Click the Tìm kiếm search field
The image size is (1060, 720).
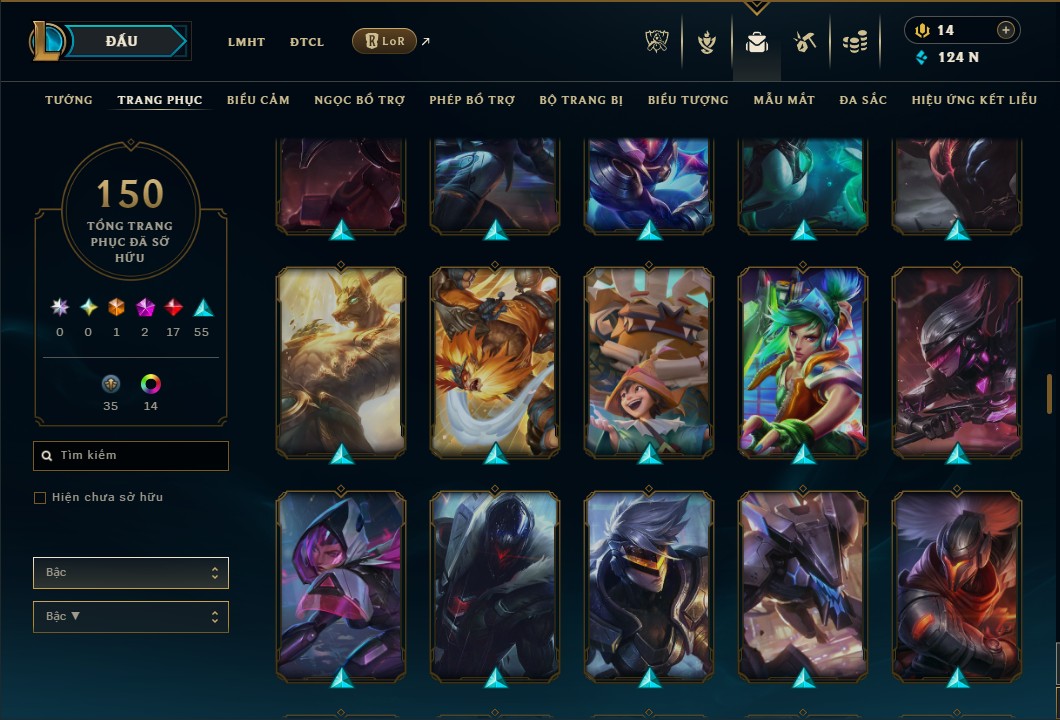(131, 456)
